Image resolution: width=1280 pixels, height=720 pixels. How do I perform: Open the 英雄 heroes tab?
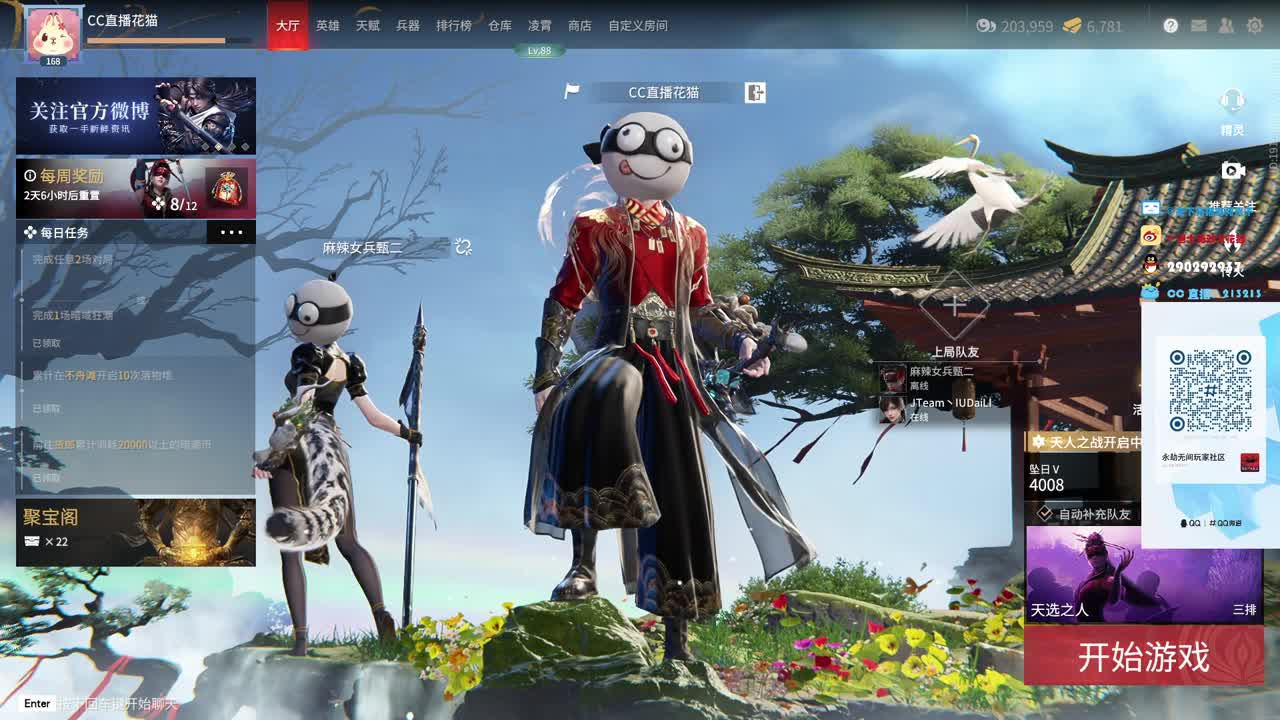tap(328, 26)
